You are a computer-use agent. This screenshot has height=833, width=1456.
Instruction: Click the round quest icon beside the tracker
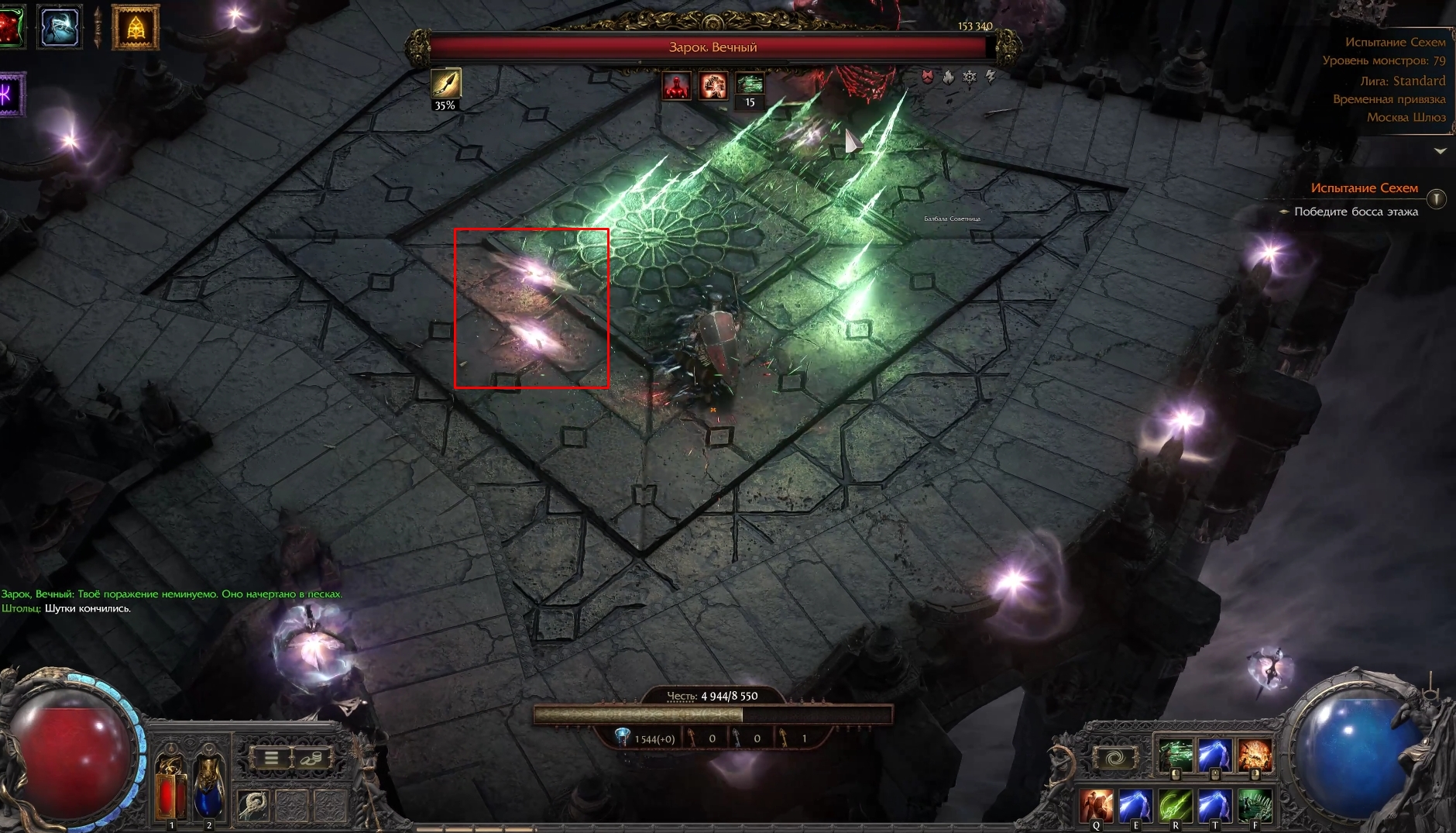tap(1436, 199)
